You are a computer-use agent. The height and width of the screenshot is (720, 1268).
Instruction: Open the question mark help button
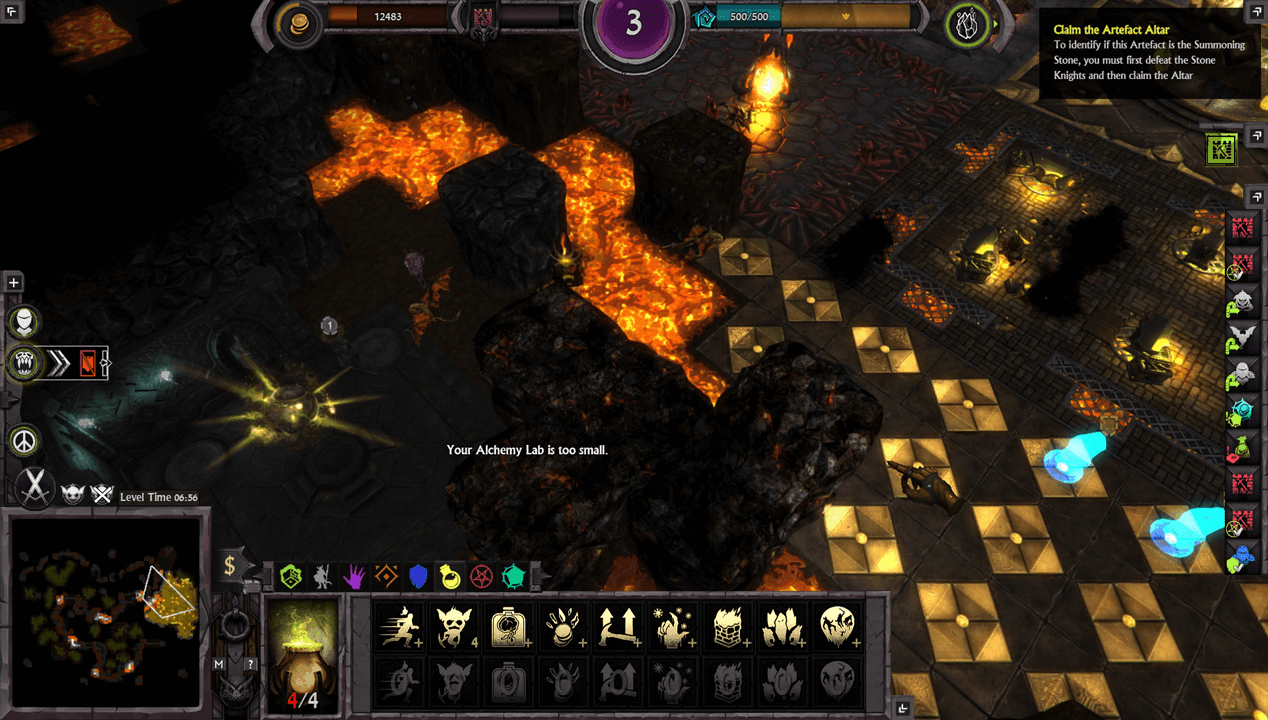251,664
